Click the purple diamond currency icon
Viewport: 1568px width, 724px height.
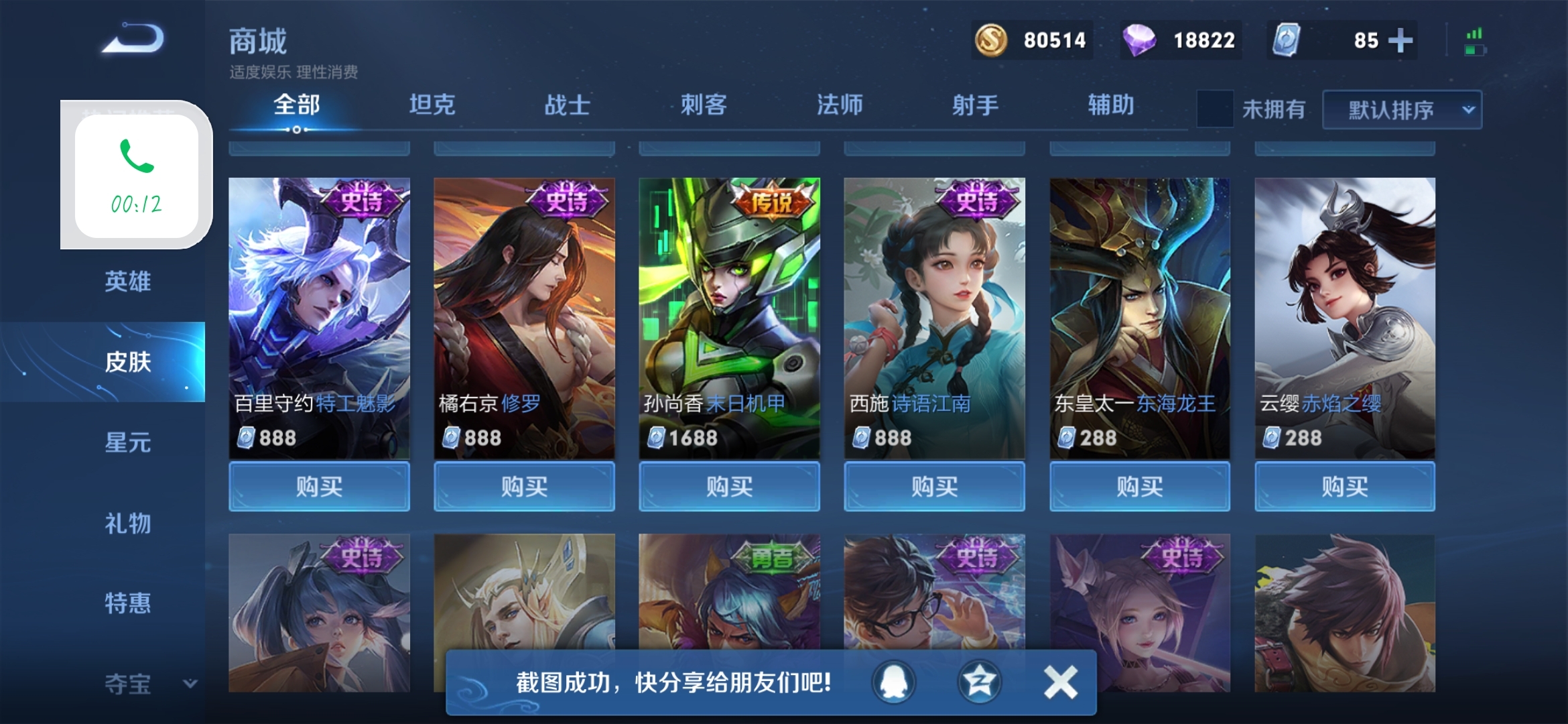pyautogui.click(x=1138, y=40)
